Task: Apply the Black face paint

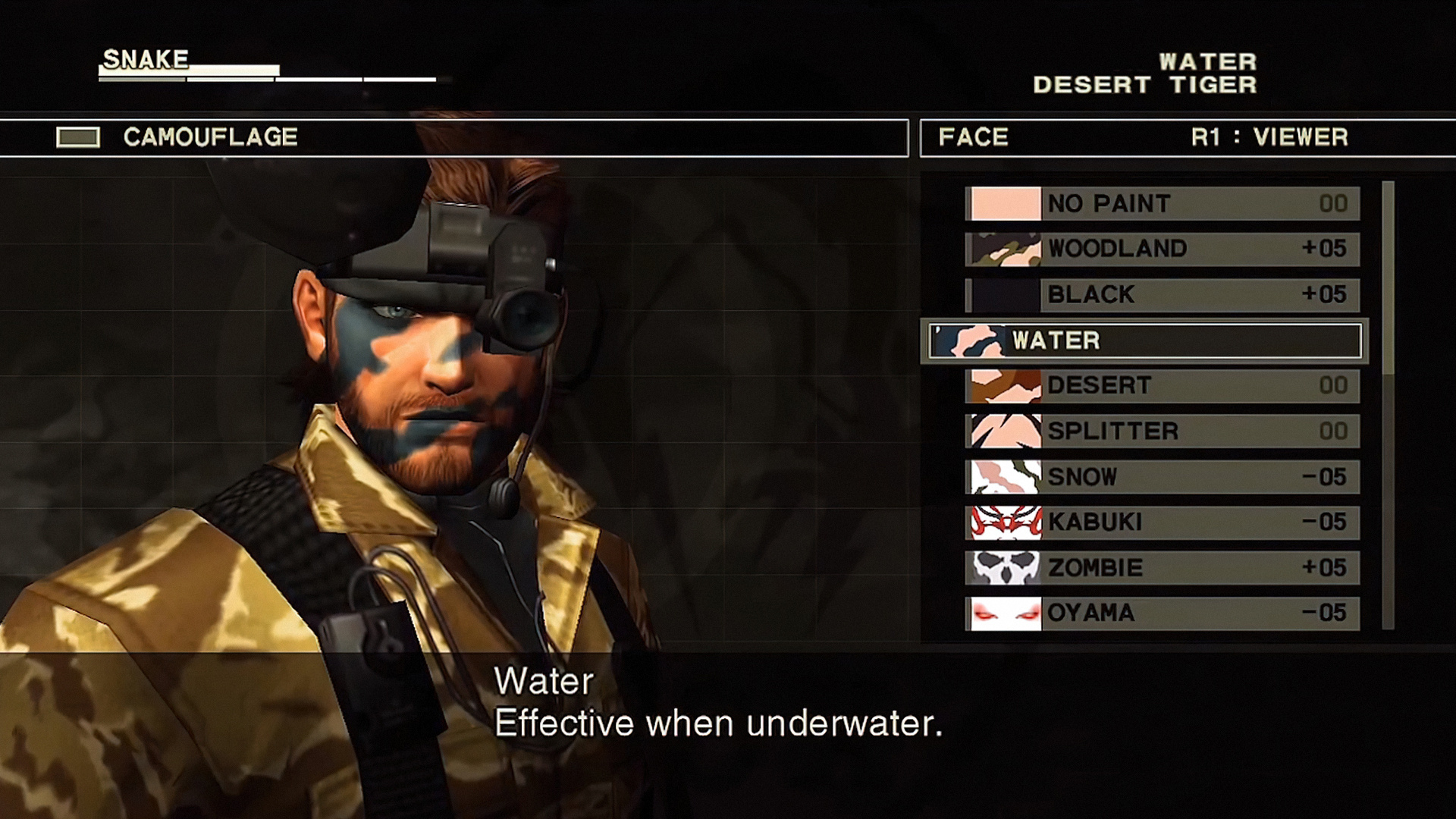Action: click(x=1162, y=294)
